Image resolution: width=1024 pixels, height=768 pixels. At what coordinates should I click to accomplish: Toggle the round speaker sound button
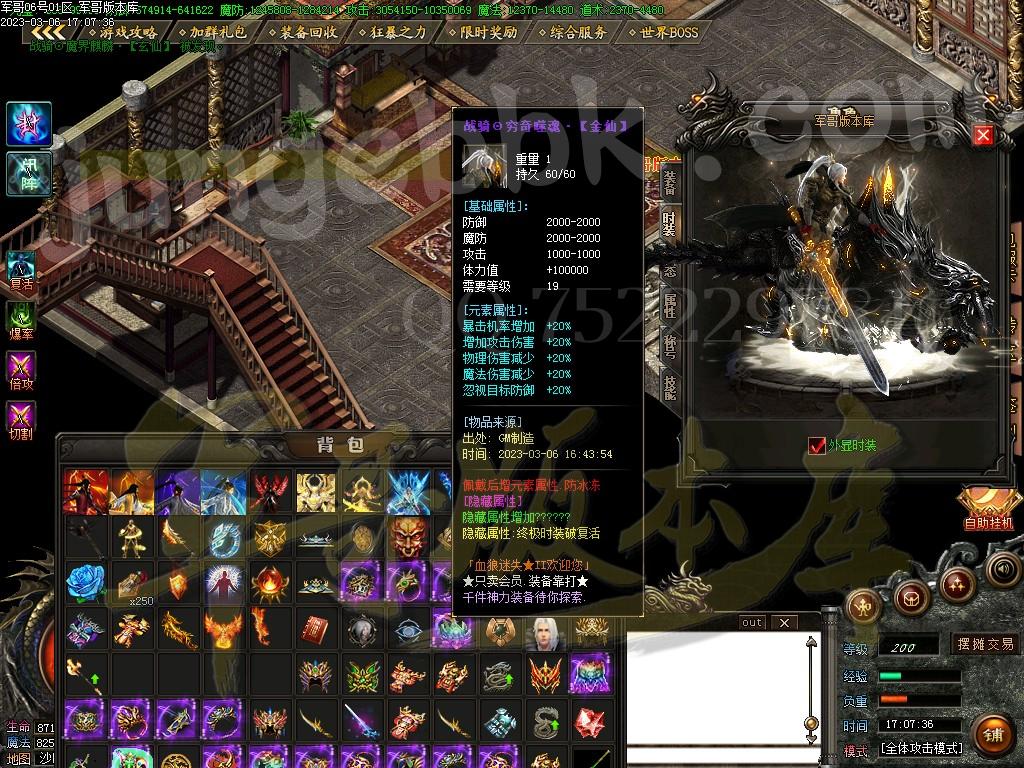pos(1003,569)
